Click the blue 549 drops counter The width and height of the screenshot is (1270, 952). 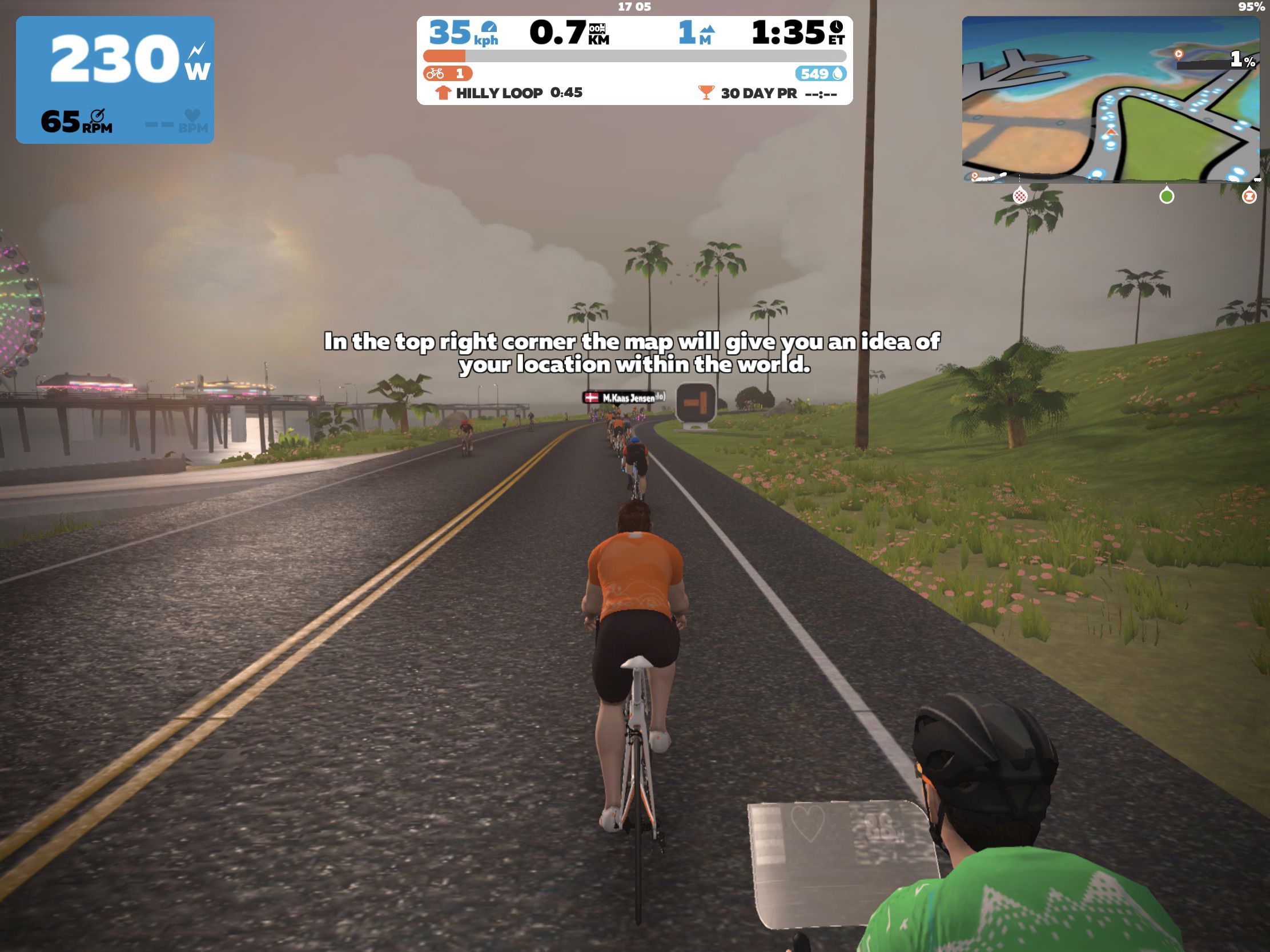tap(821, 74)
